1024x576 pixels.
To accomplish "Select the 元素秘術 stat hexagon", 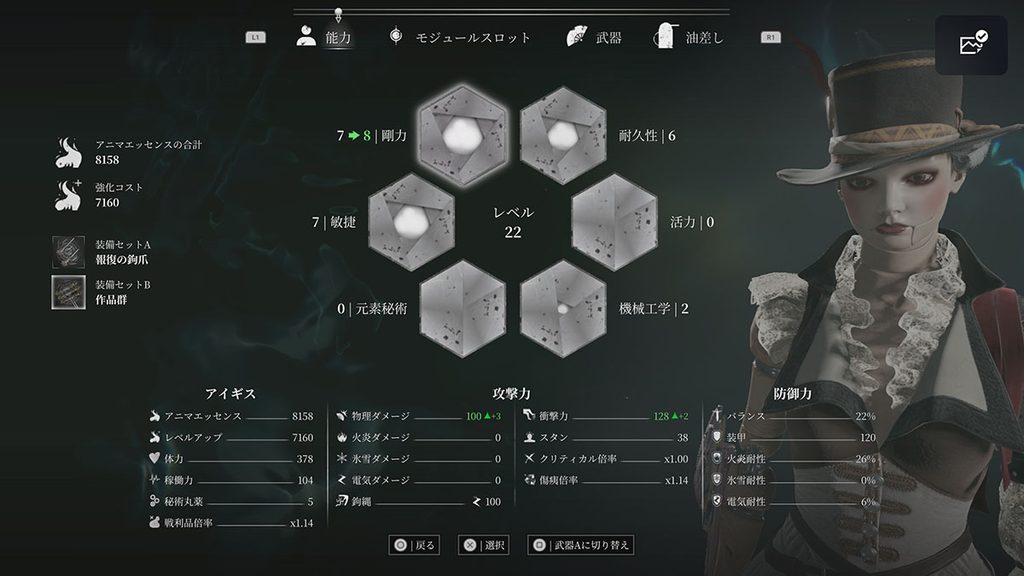I will (x=462, y=308).
